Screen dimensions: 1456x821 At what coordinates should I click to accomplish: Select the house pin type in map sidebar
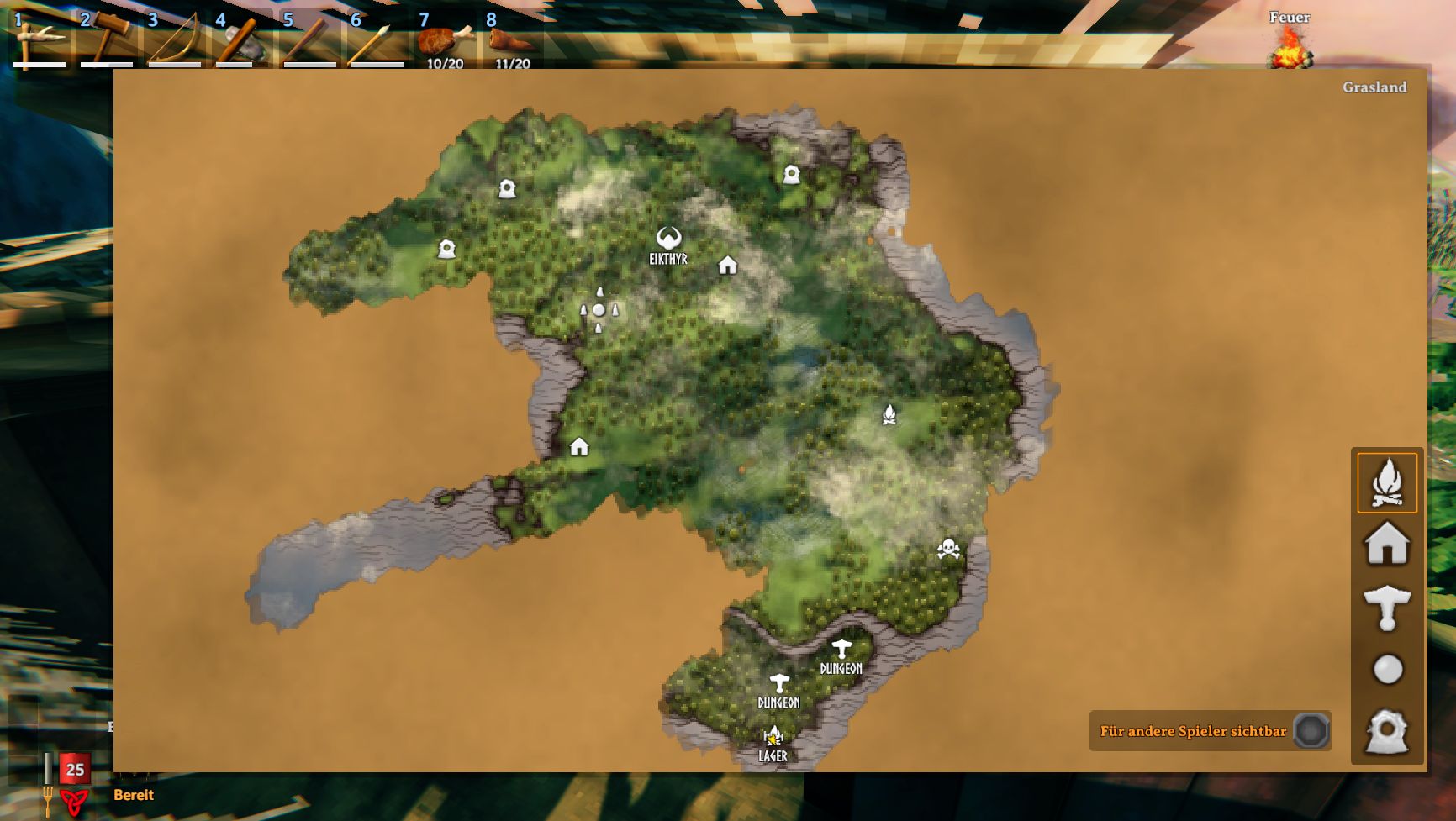1389,543
